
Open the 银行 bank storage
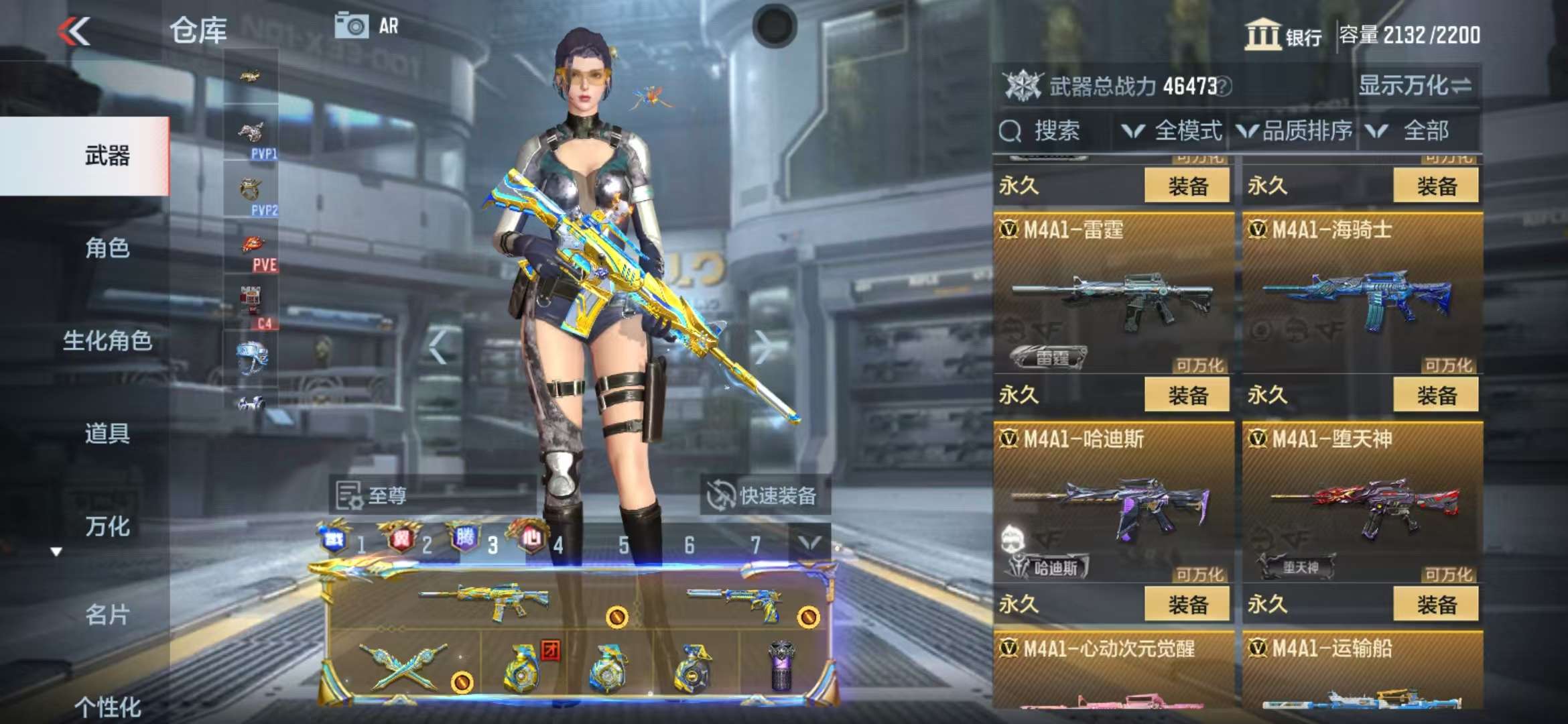pos(1283,35)
